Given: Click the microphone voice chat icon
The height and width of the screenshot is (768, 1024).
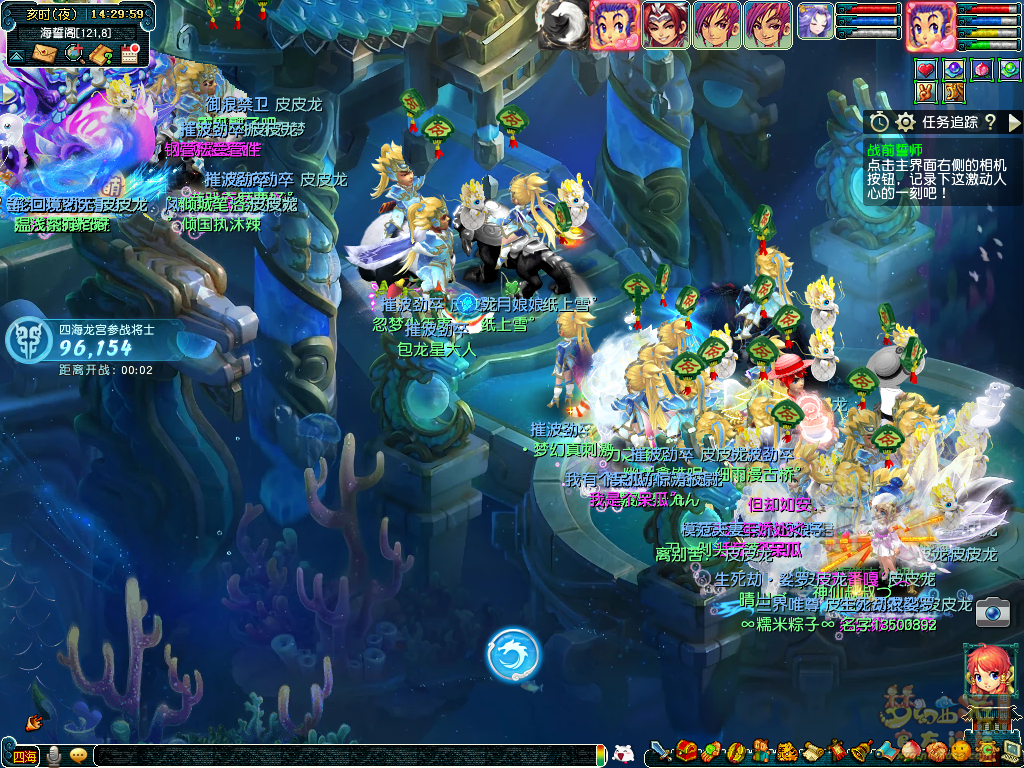Looking at the screenshot, I should [x=53, y=756].
